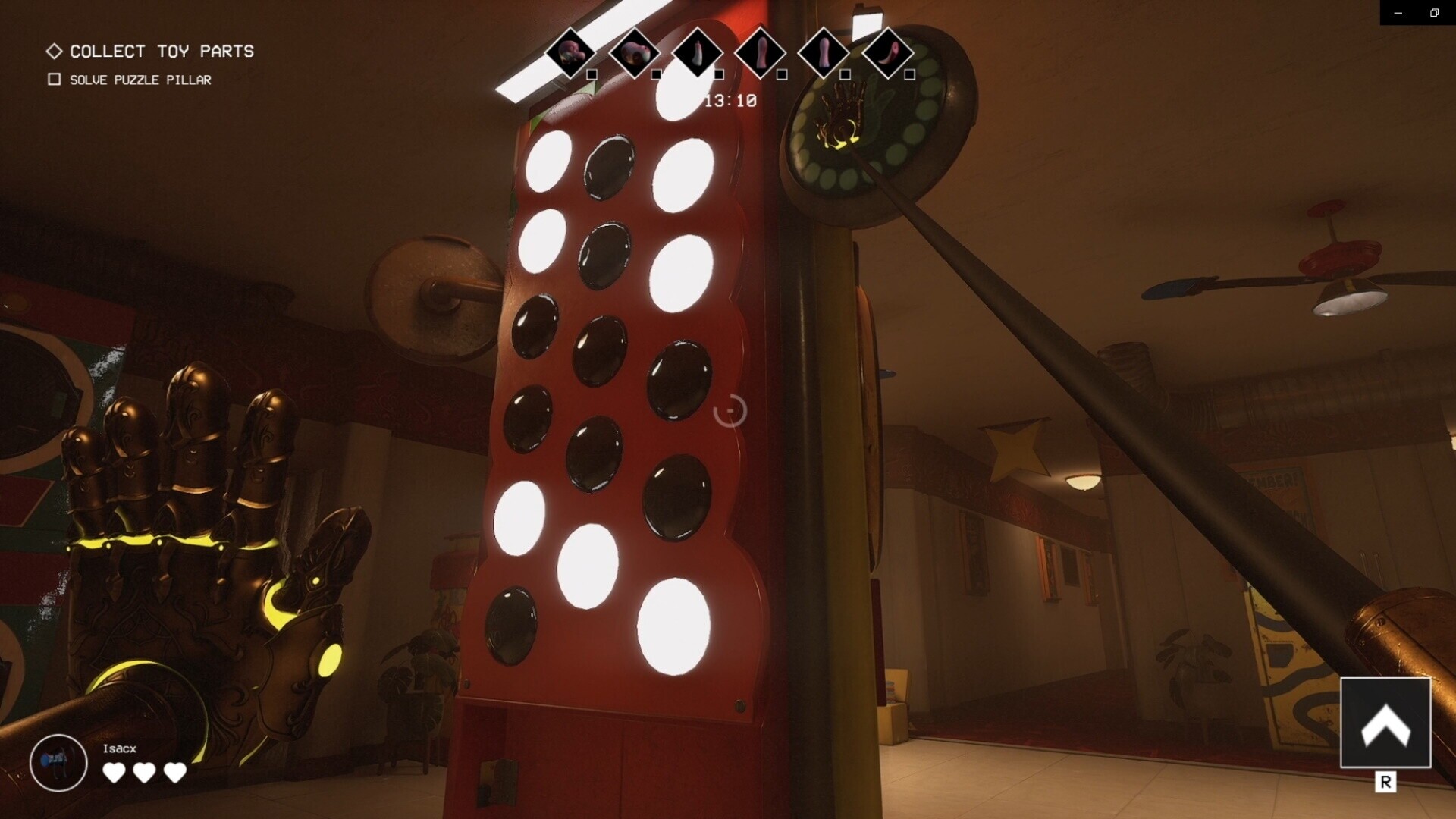This screenshot has width=1456, height=819.
Task: Select the first toy part diamond icon
Action: tap(571, 53)
